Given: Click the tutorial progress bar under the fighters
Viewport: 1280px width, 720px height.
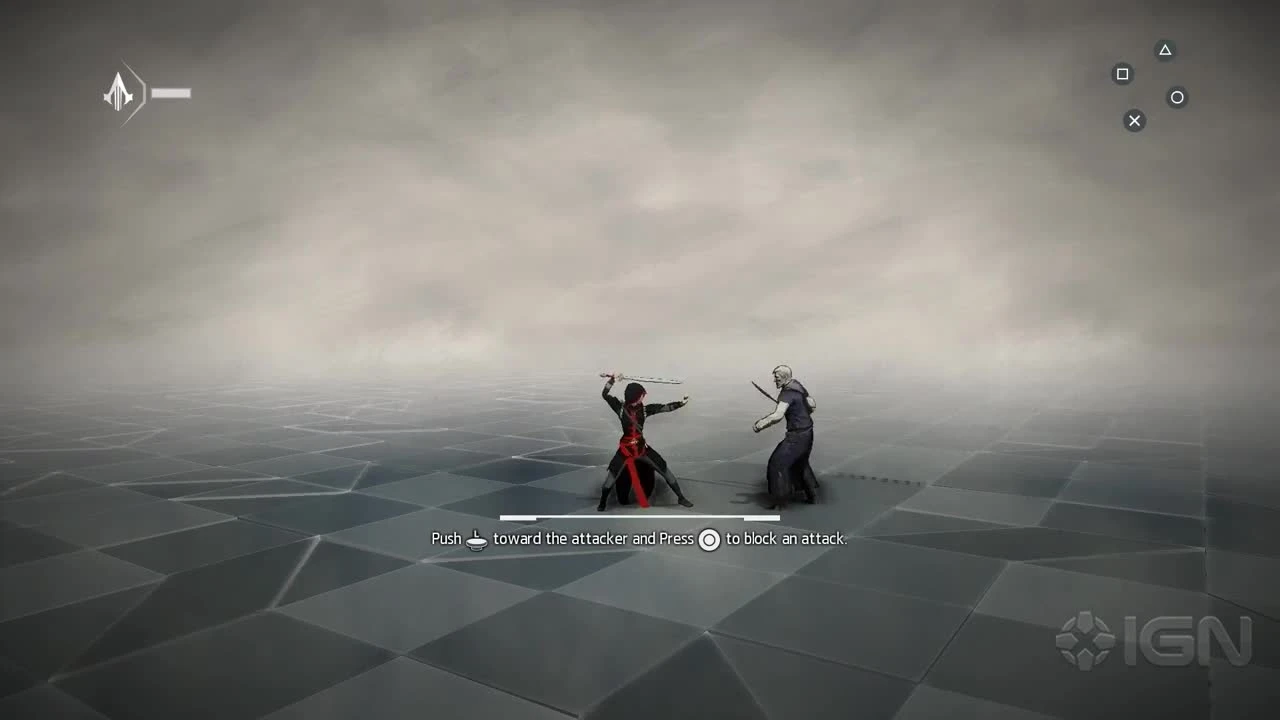Looking at the screenshot, I should tap(640, 518).
